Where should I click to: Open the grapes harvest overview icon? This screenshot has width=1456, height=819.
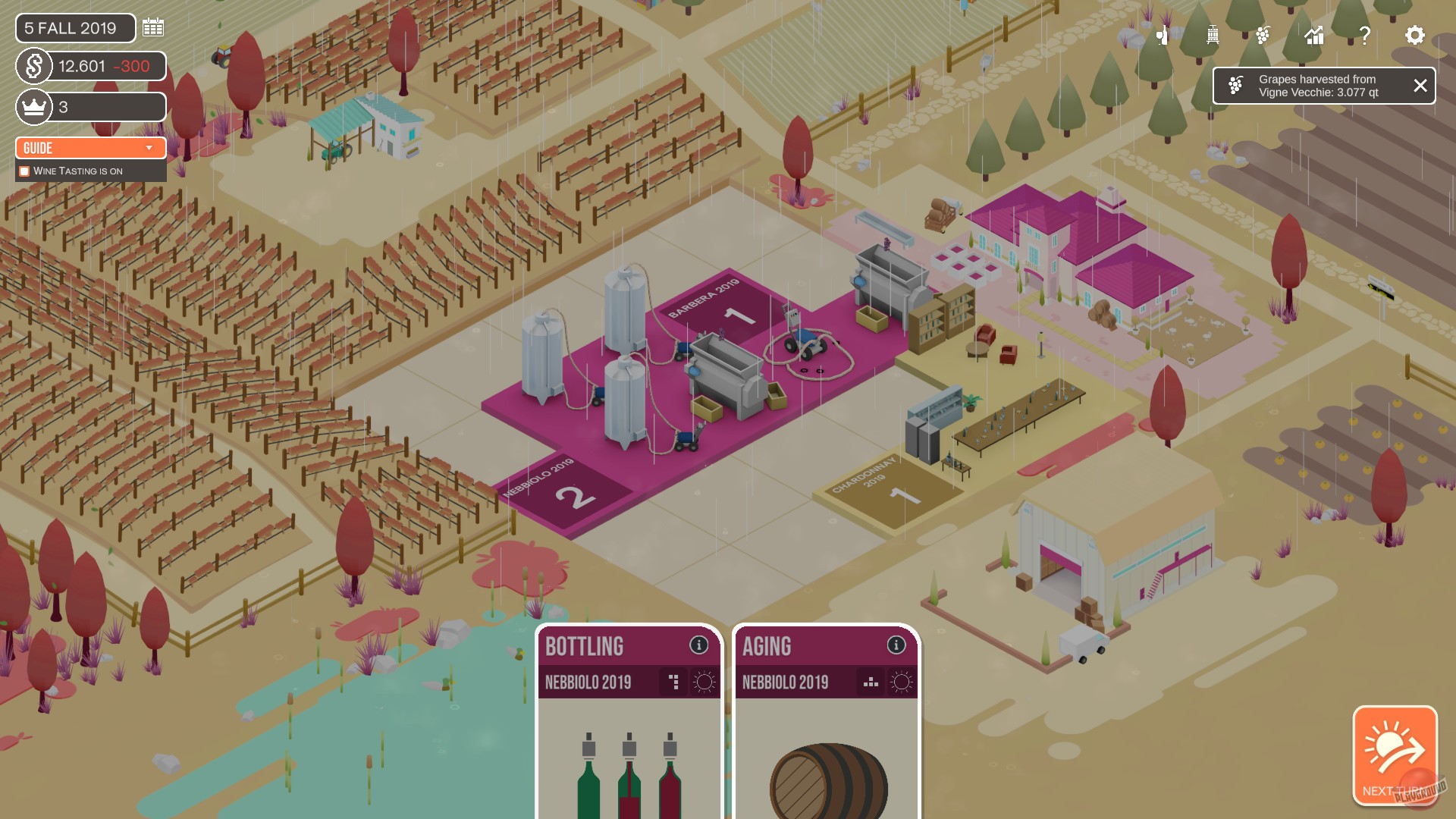1263,34
